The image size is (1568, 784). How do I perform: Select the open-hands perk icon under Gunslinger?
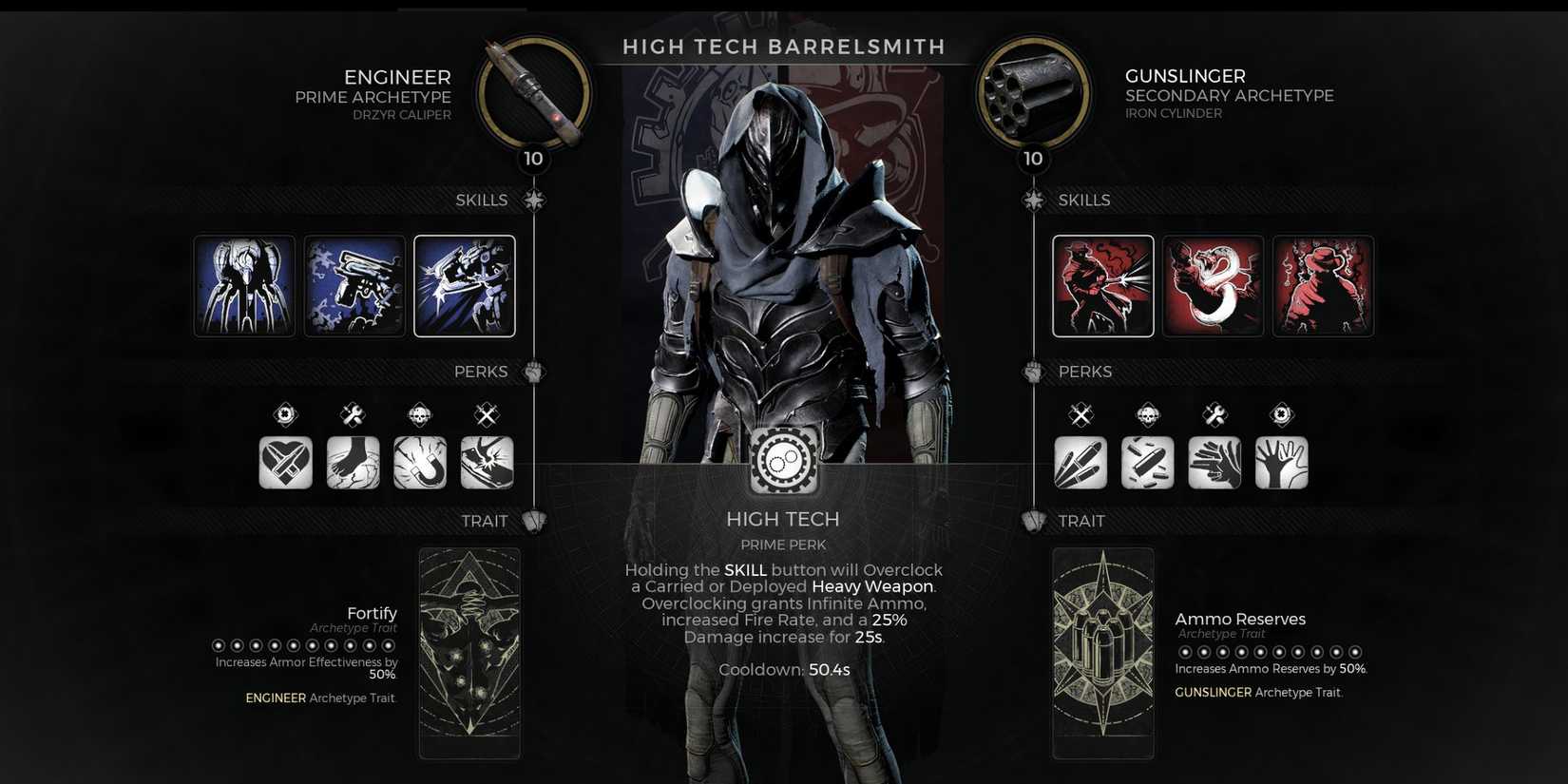click(1281, 463)
